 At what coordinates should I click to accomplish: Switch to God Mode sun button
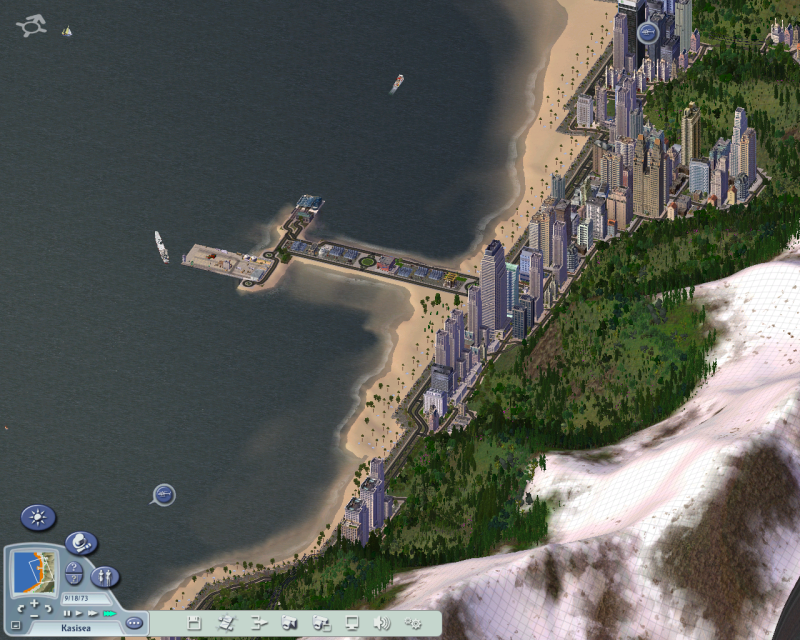38,518
